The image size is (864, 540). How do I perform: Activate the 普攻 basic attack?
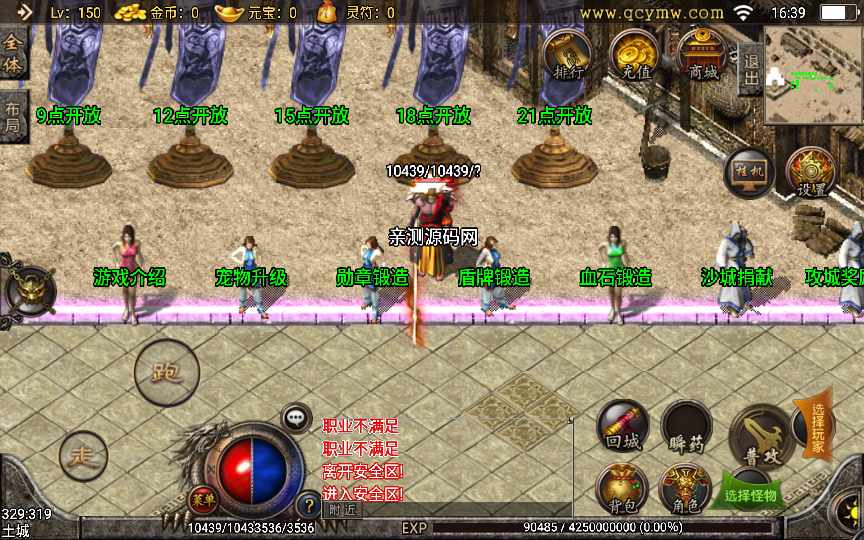761,436
